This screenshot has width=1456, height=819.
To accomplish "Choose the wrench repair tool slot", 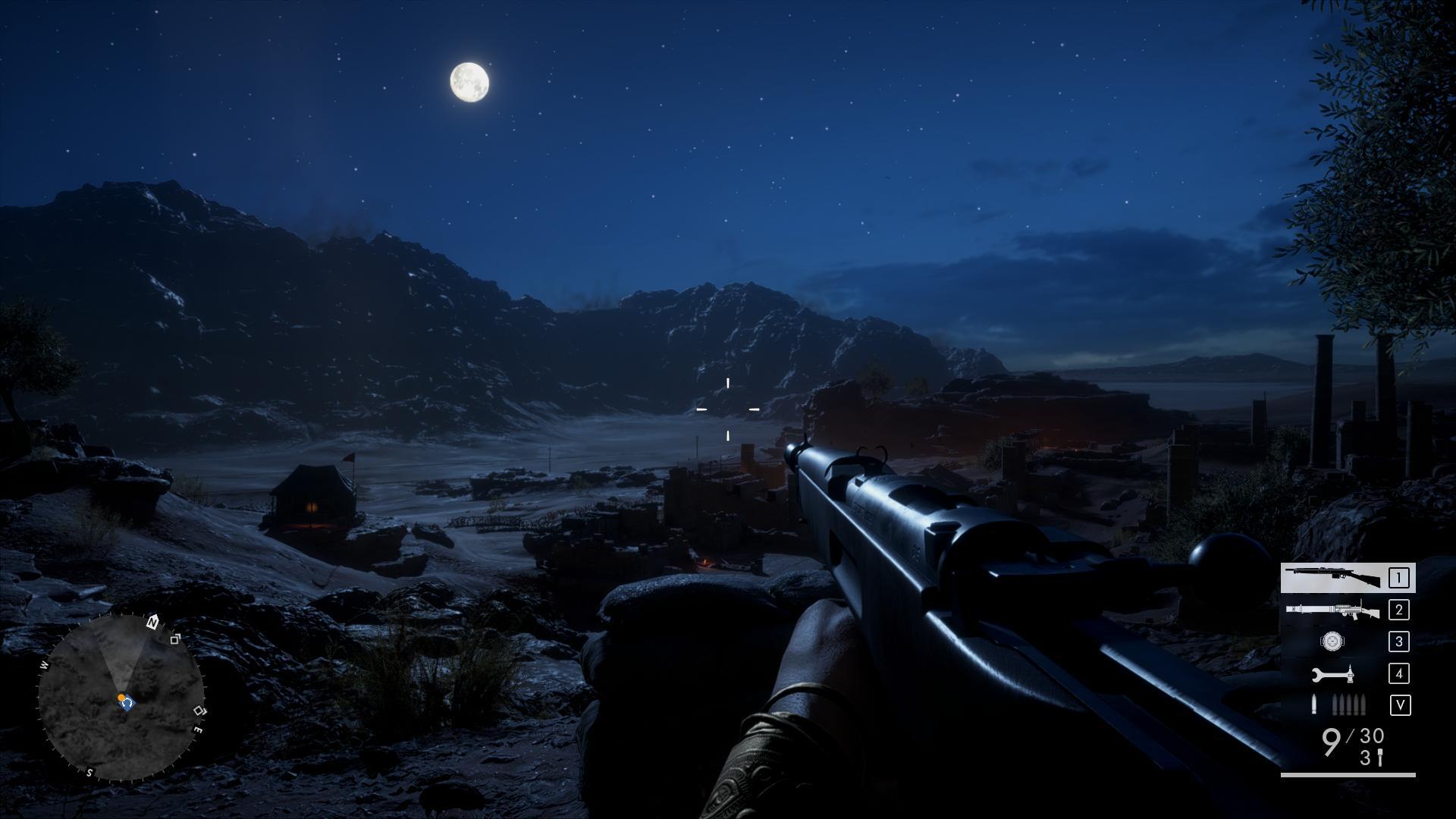I will coord(1333,673).
